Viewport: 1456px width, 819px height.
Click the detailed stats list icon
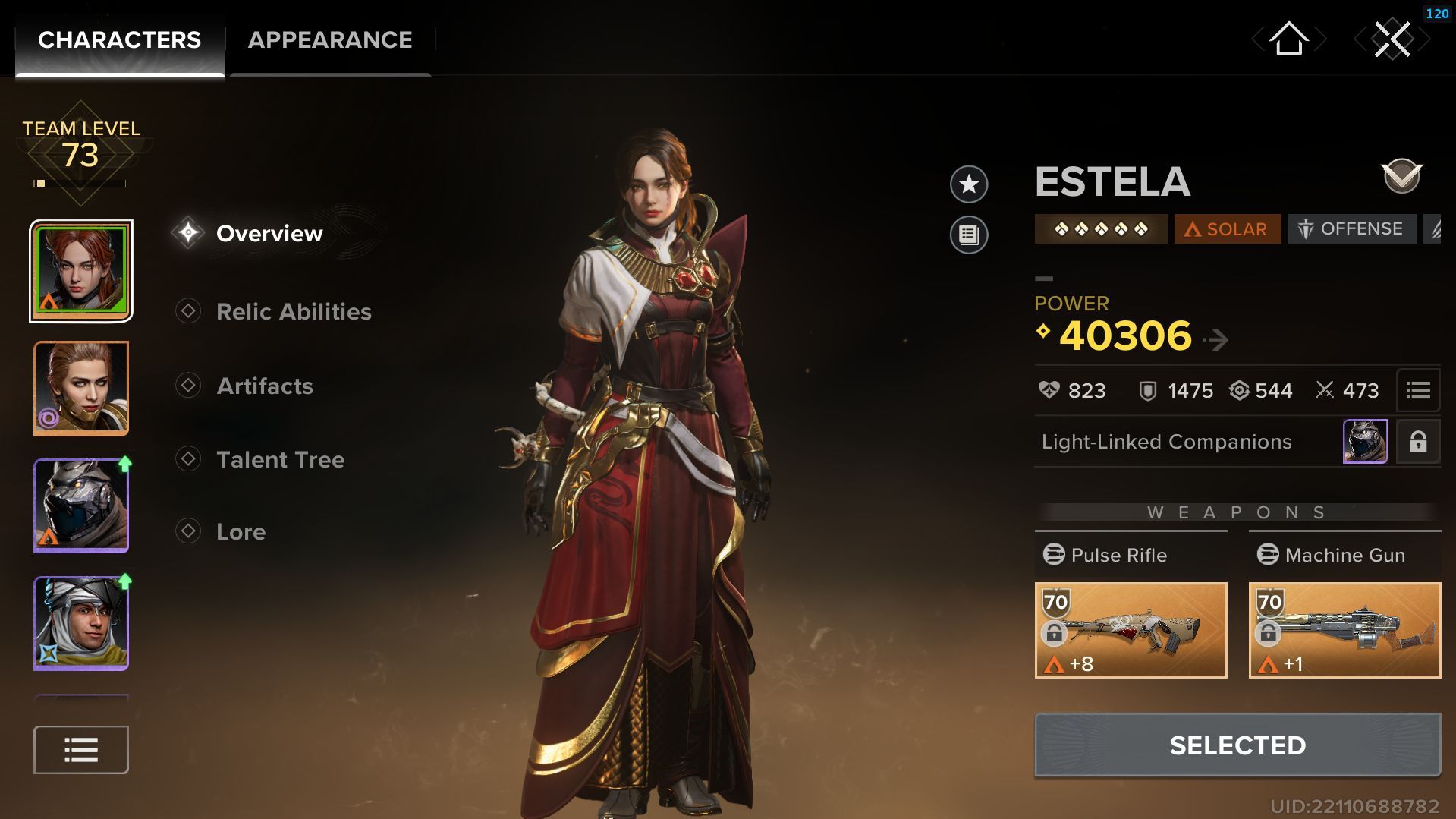(1418, 391)
